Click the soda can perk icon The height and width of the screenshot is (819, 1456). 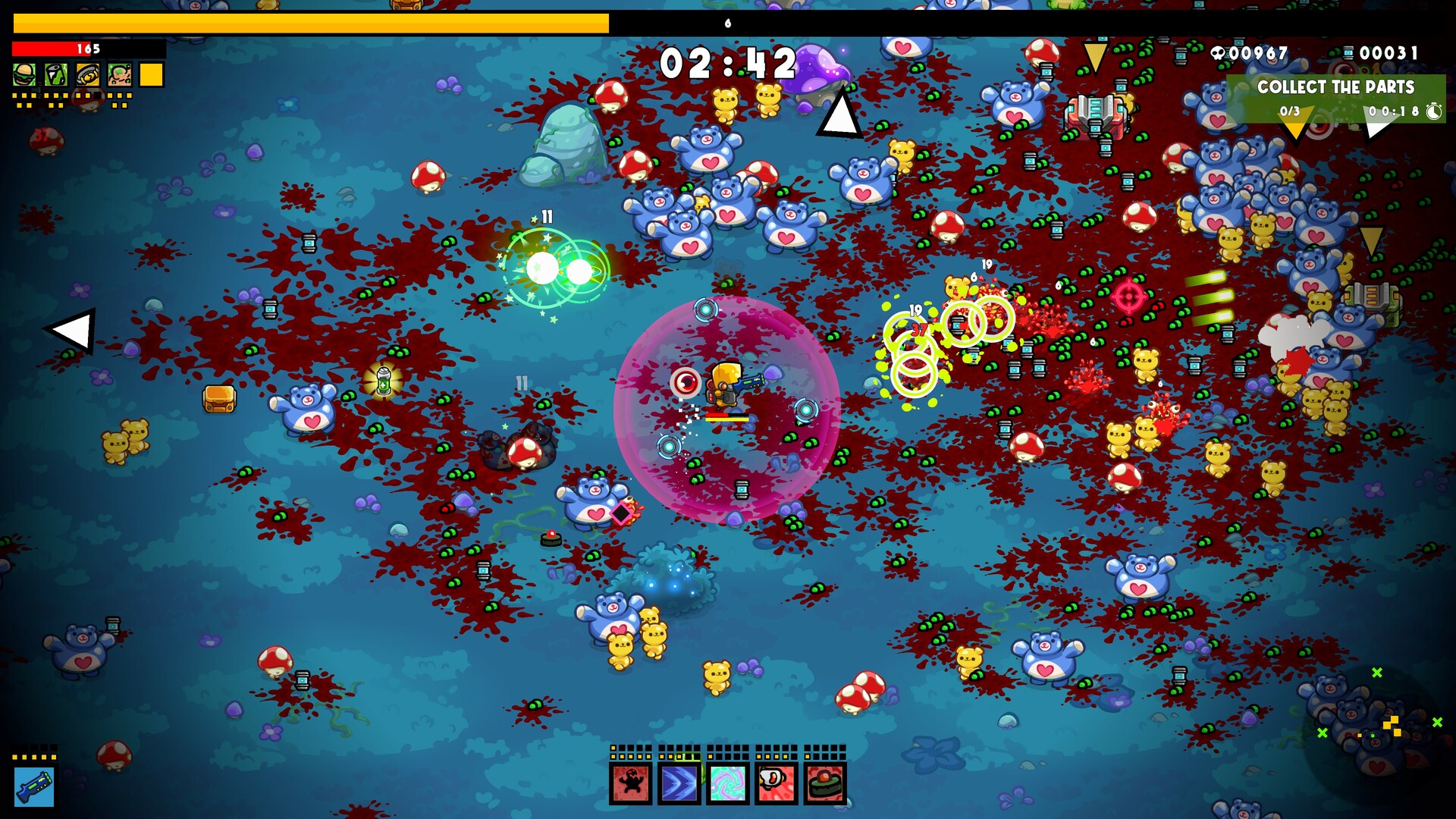click(x=55, y=74)
